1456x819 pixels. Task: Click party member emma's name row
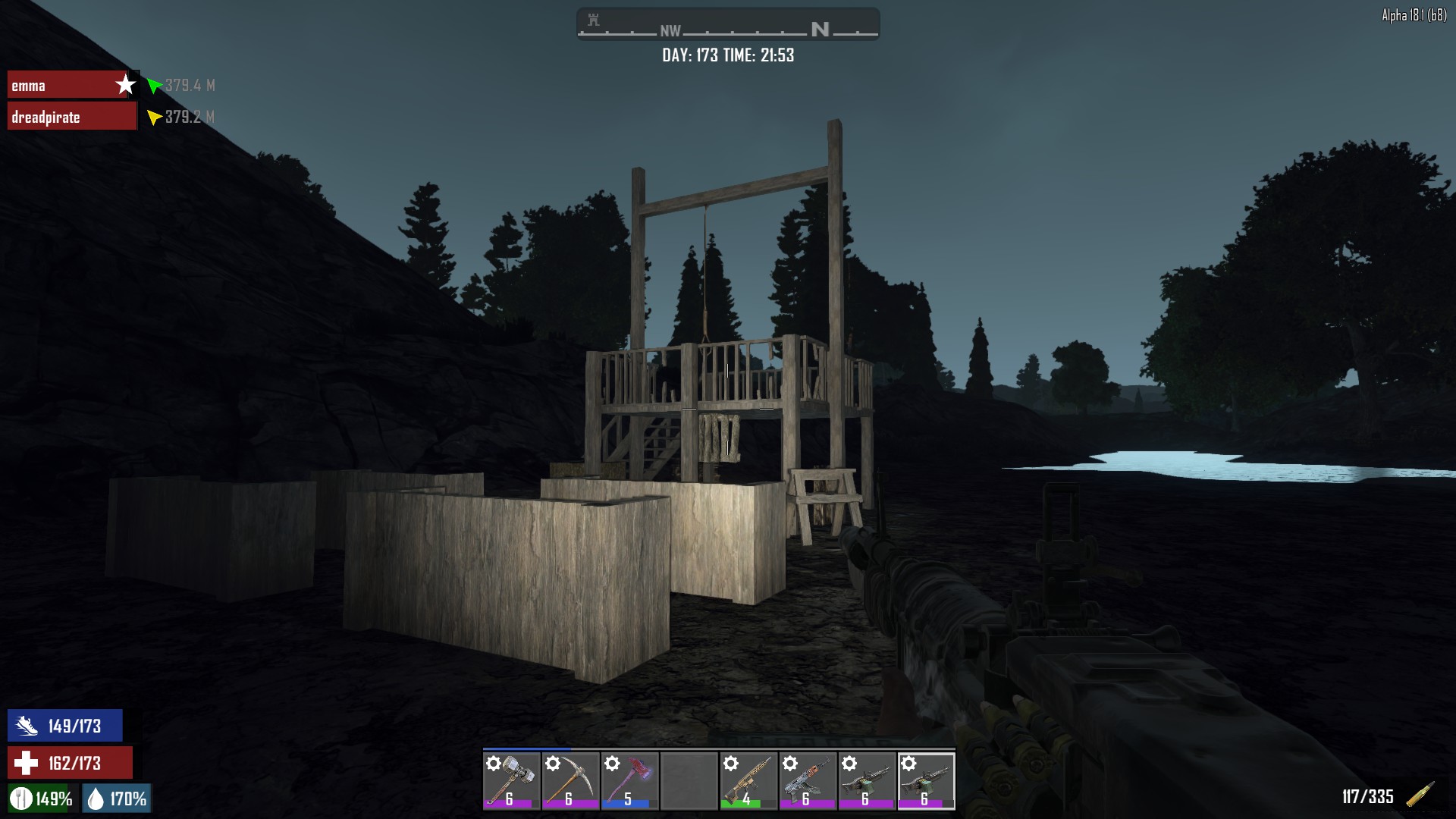click(x=71, y=85)
